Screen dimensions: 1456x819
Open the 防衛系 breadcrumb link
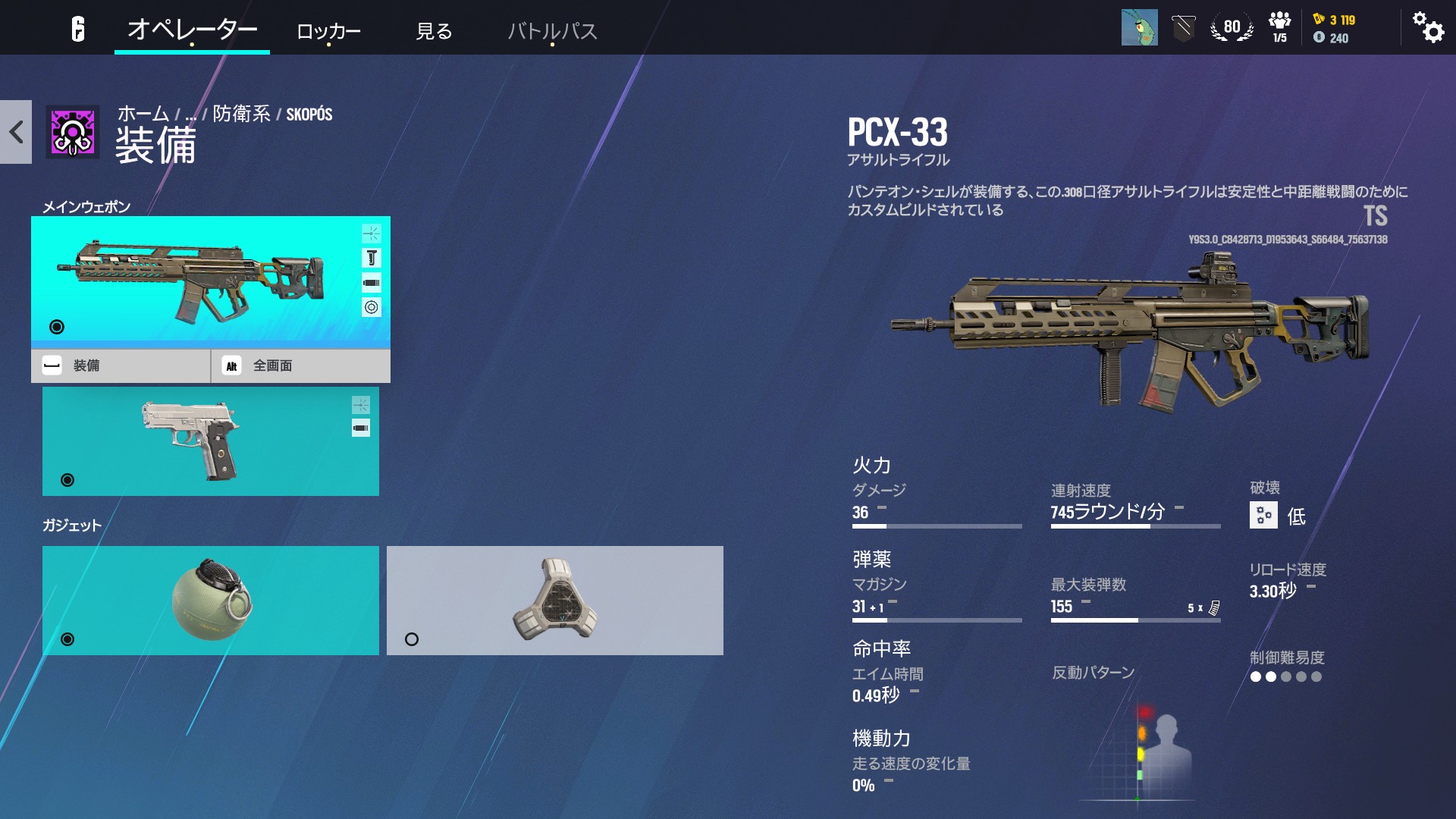tap(241, 114)
